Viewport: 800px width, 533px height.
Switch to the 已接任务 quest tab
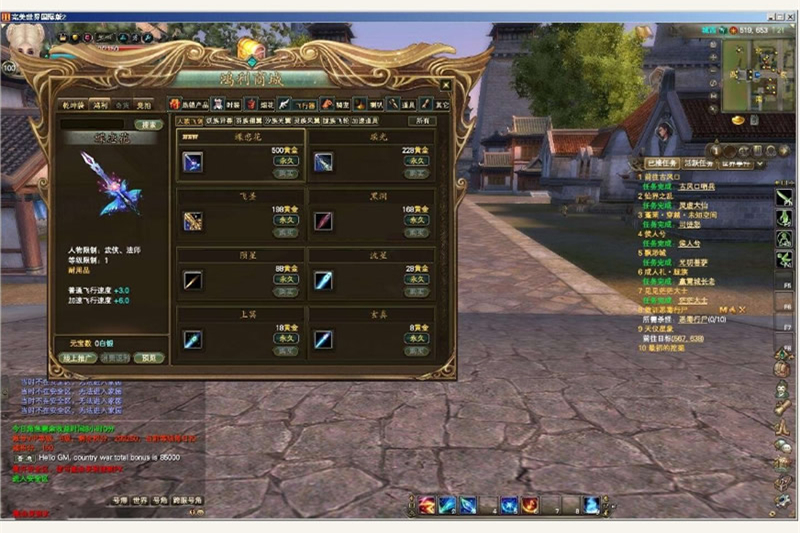point(661,163)
